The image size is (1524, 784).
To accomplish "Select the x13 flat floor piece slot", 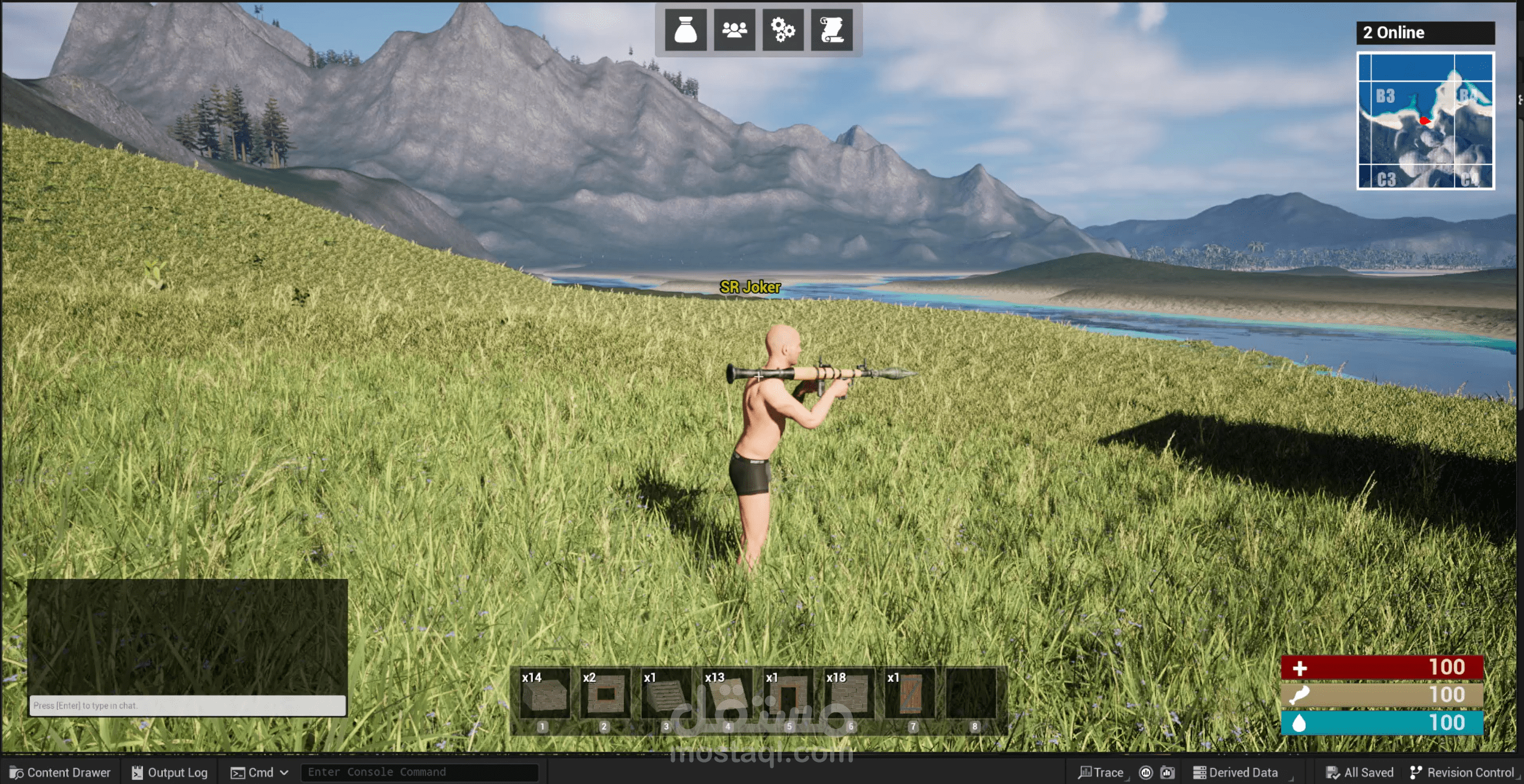I will [x=727, y=694].
